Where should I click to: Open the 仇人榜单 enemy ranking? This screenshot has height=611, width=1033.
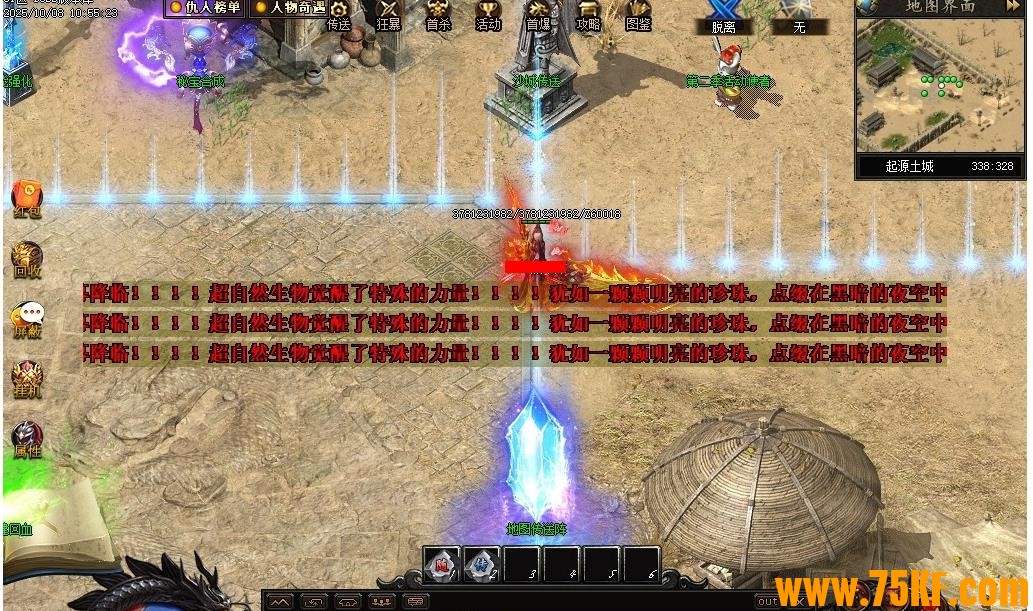pyautogui.click(x=205, y=8)
